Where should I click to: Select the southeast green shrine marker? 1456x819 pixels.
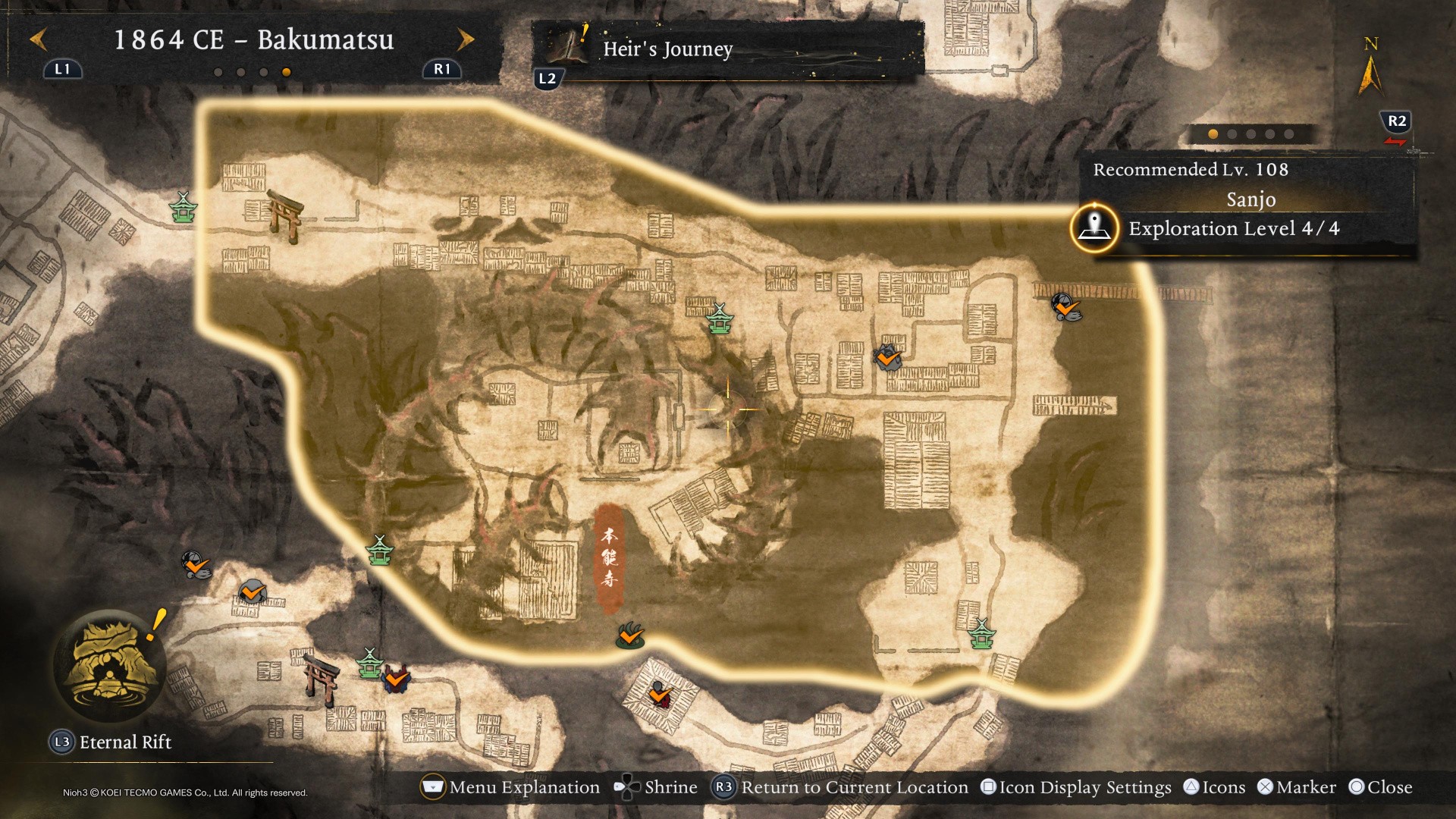pyautogui.click(x=982, y=634)
